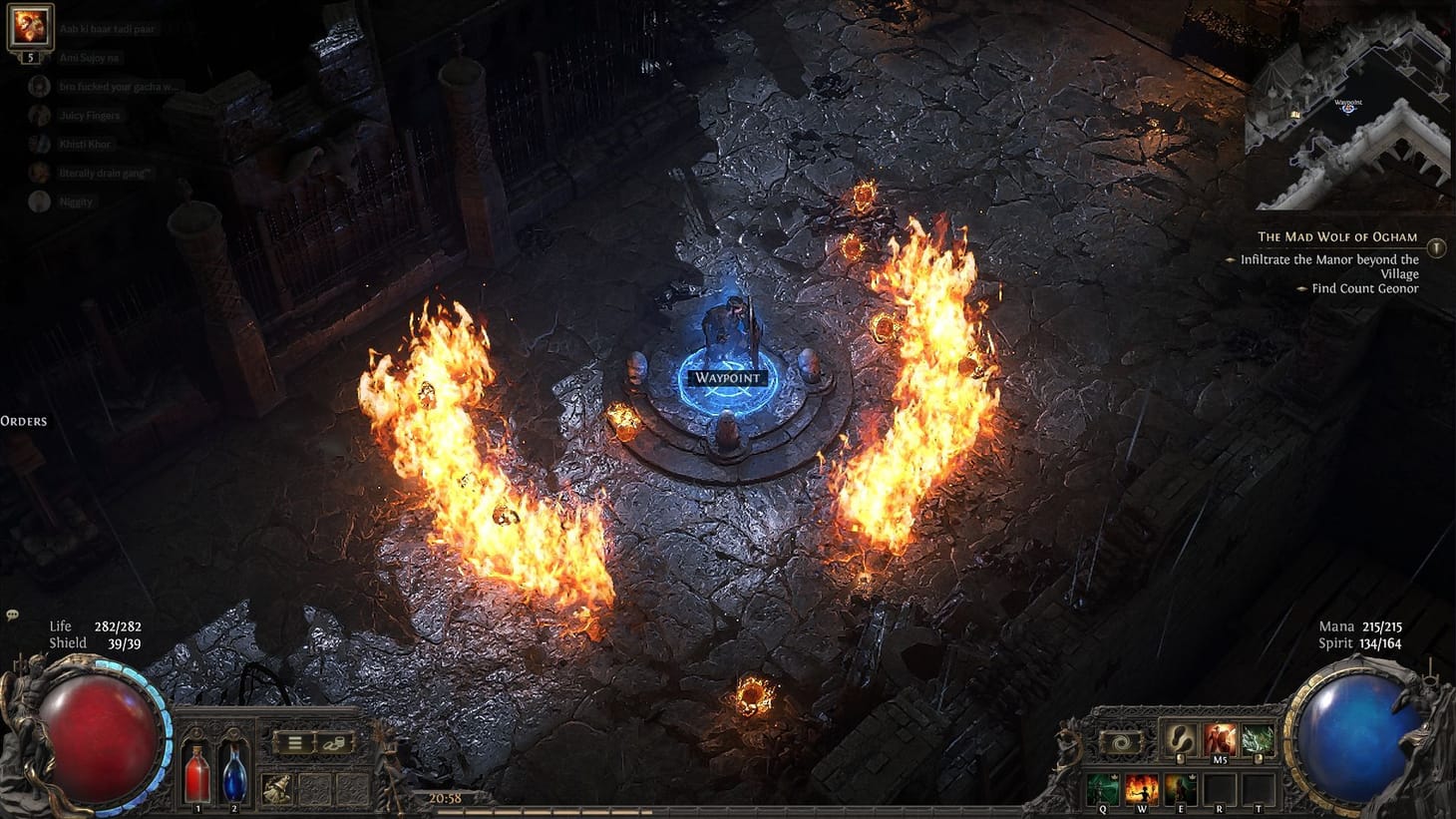Select the red life flask in slot 1
1456x819 pixels.
(196, 776)
